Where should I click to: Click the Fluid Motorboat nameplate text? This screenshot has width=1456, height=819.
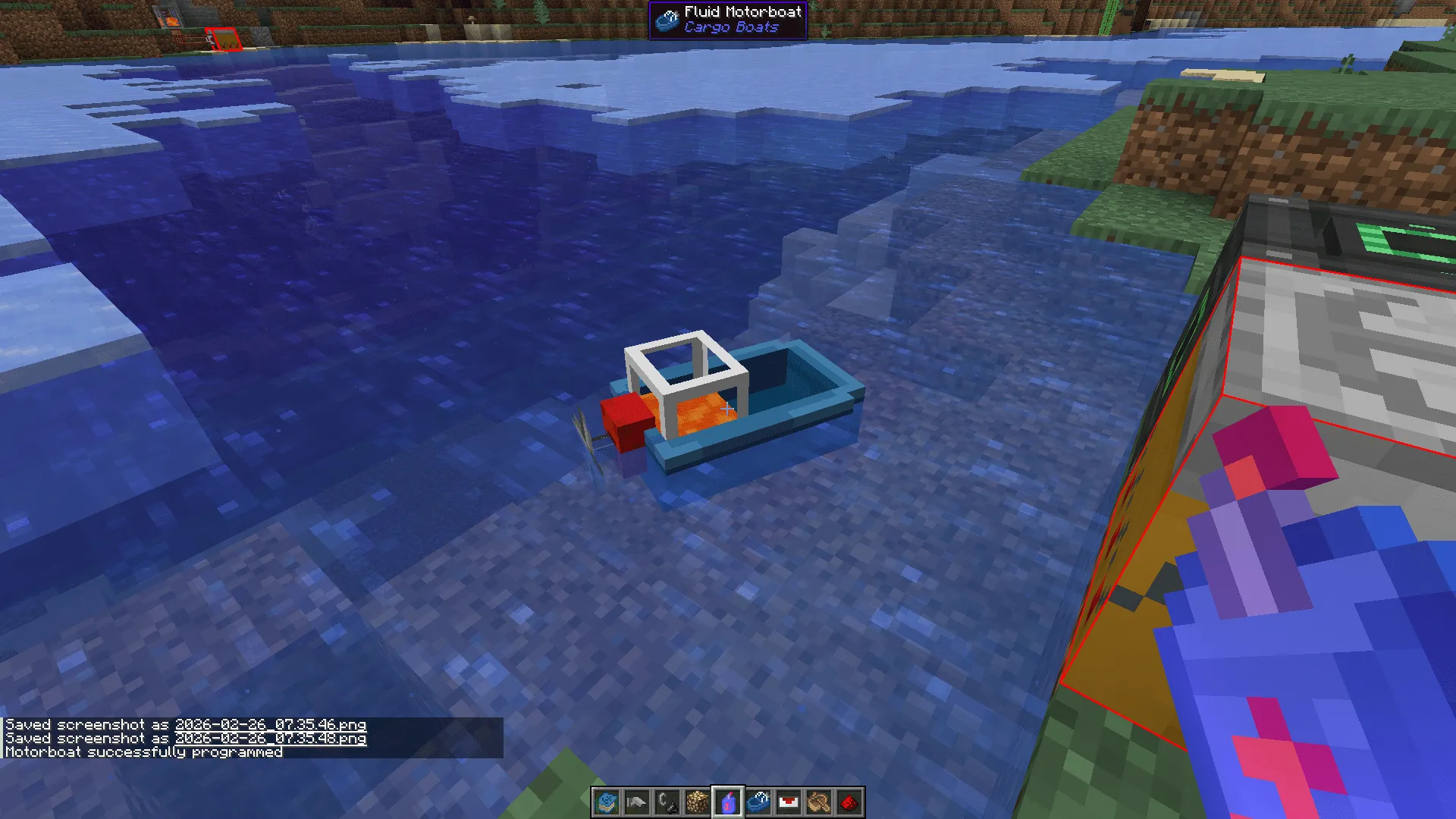pos(742,11)
